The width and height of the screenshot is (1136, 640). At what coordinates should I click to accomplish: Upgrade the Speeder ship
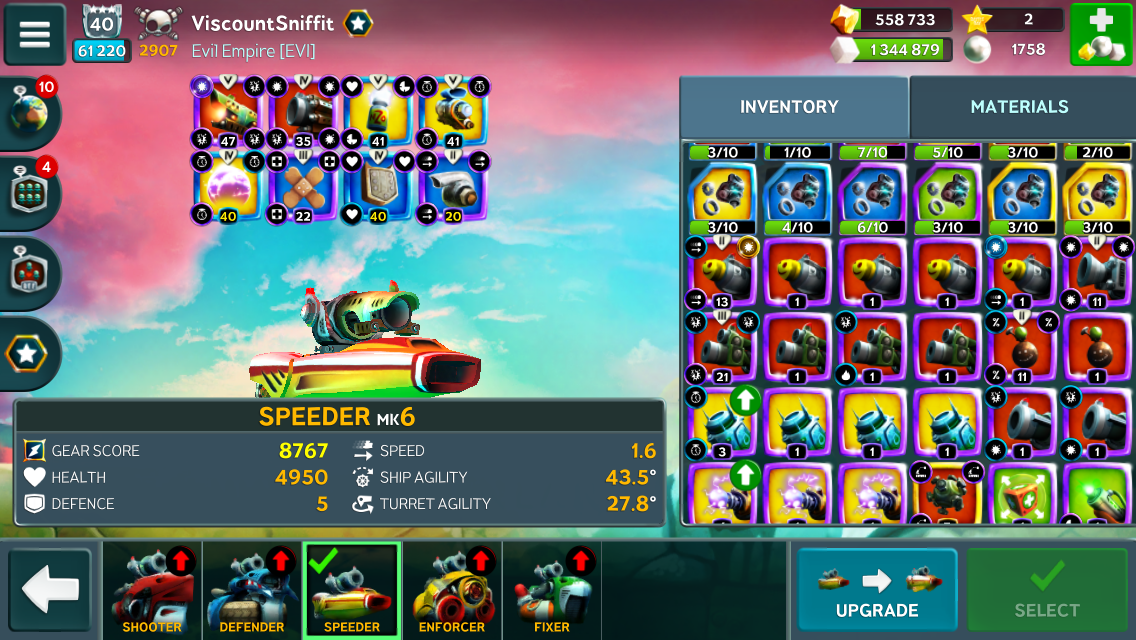pos(876,589)
